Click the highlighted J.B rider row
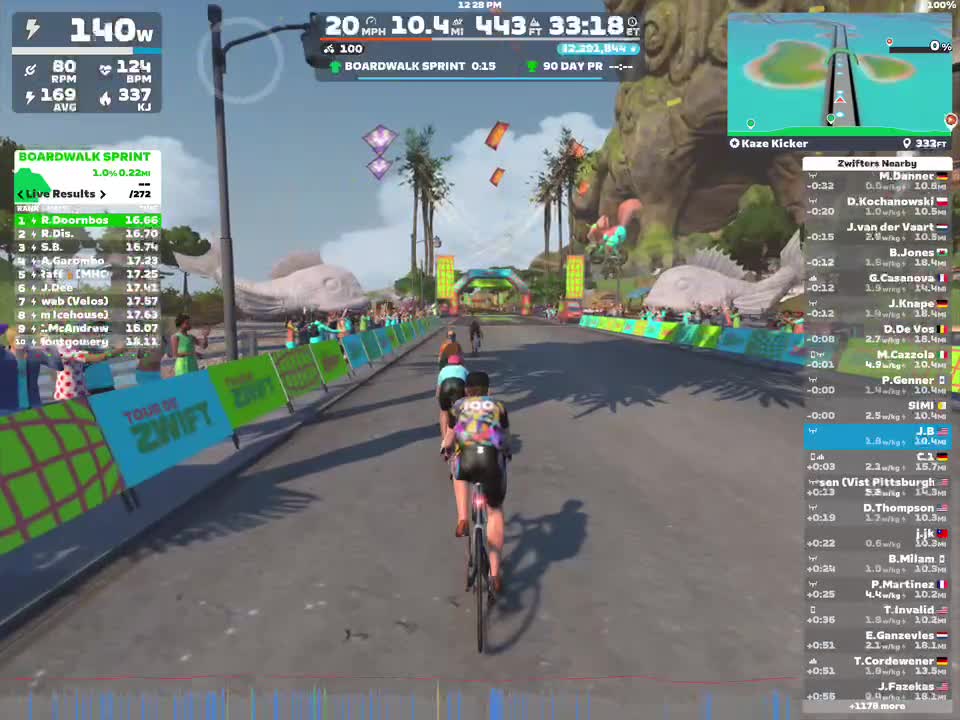960x720 pixels. pos(877,436)
